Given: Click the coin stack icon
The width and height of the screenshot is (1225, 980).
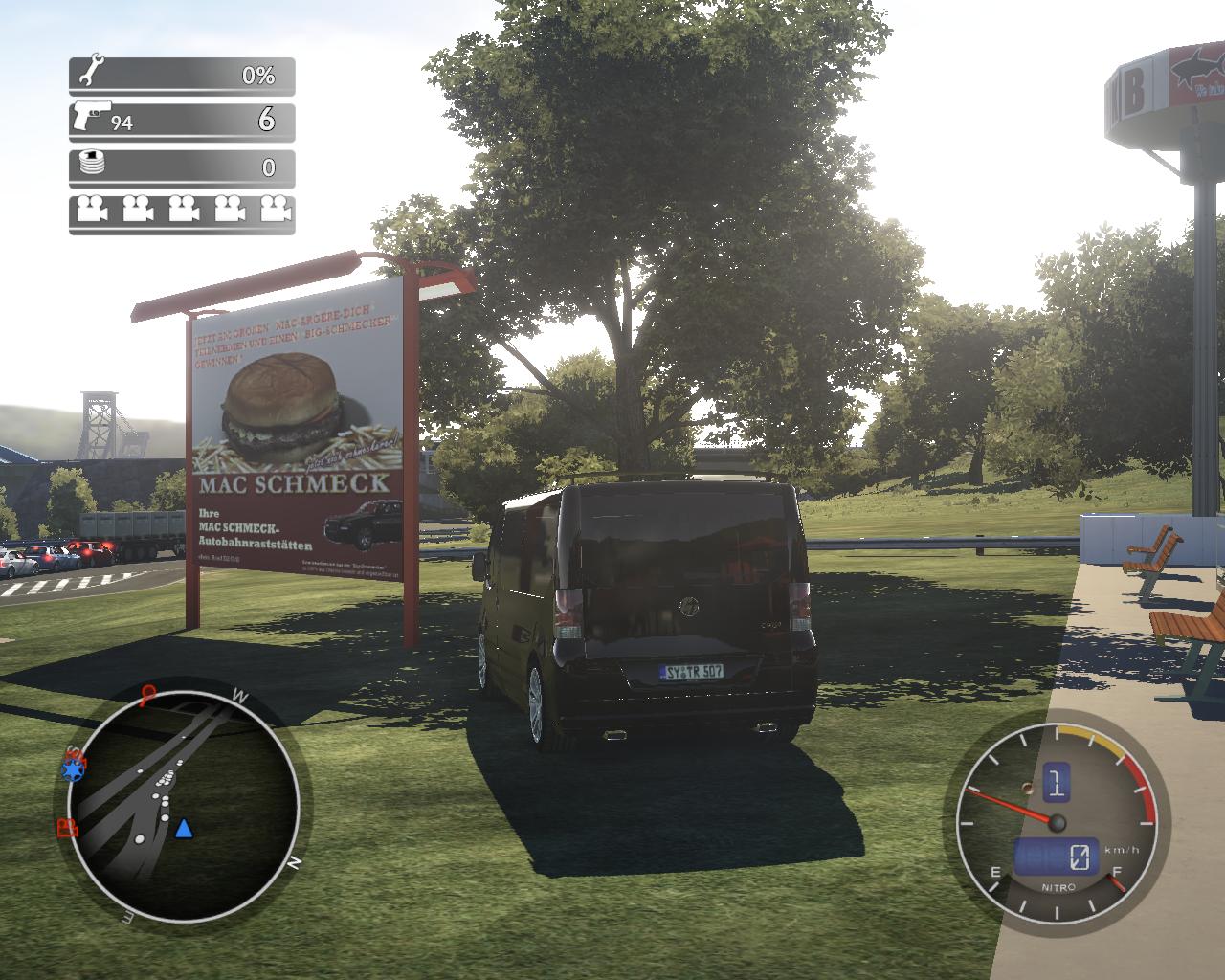Looking at the screenshot, I should pos(91,163).
